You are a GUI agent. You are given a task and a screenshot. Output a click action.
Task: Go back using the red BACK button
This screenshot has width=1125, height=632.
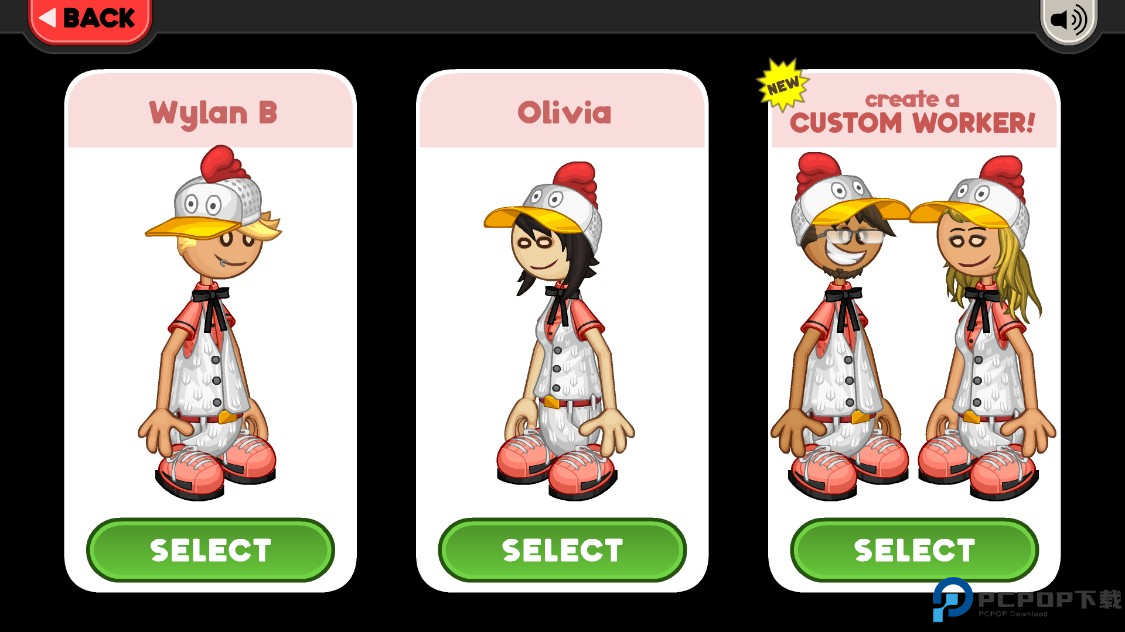88,19
